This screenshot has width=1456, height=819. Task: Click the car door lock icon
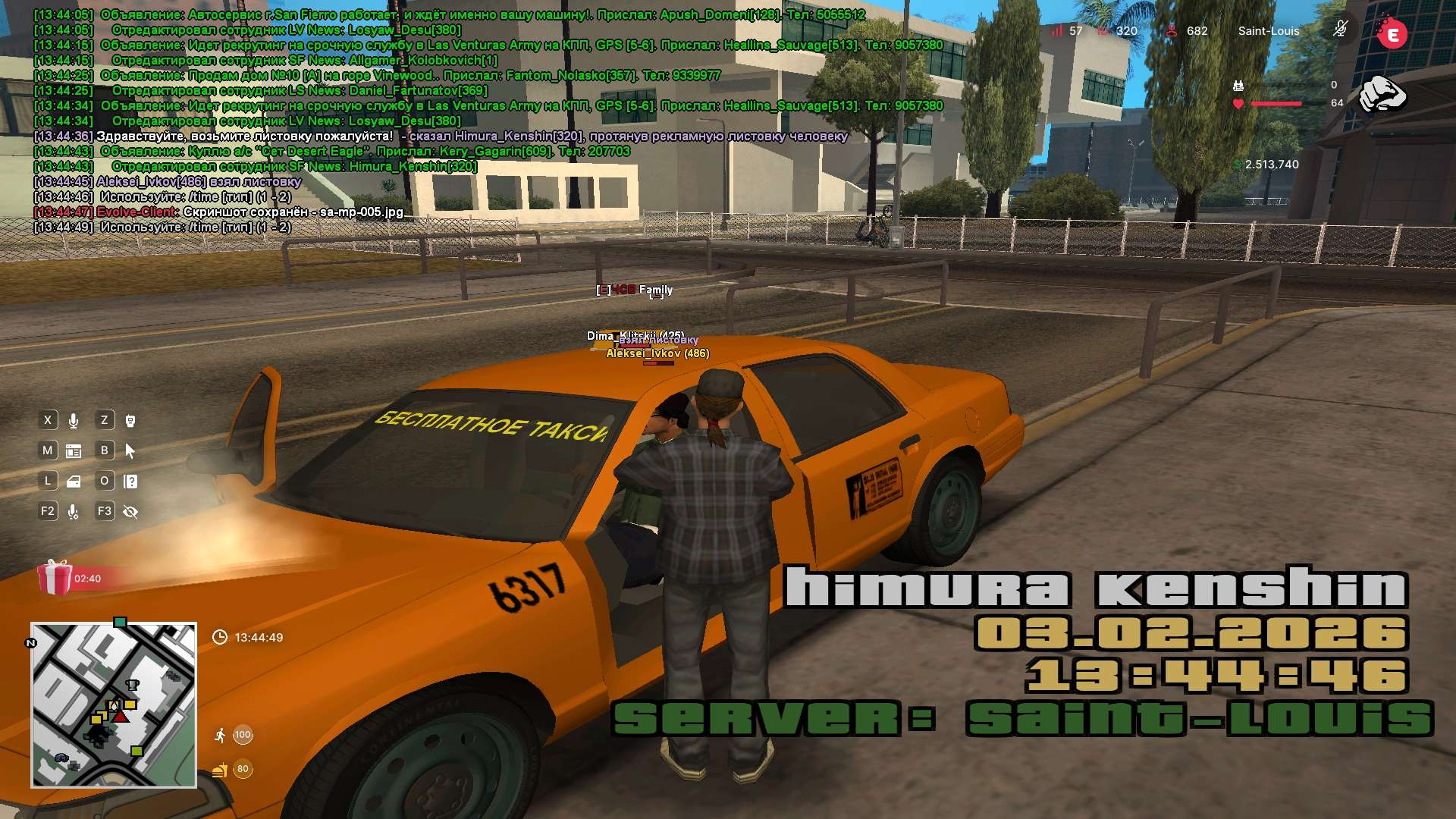tap(74, 482)
